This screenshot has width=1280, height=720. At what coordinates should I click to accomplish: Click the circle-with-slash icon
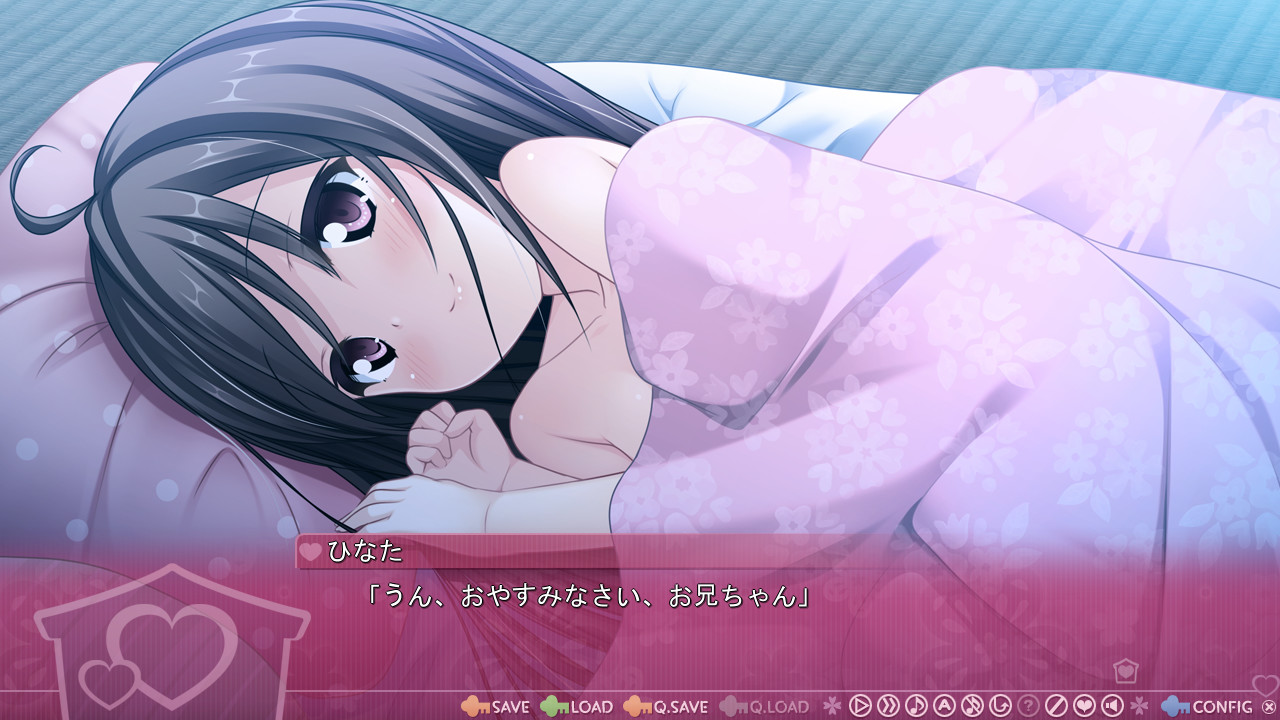point(1055,706)
